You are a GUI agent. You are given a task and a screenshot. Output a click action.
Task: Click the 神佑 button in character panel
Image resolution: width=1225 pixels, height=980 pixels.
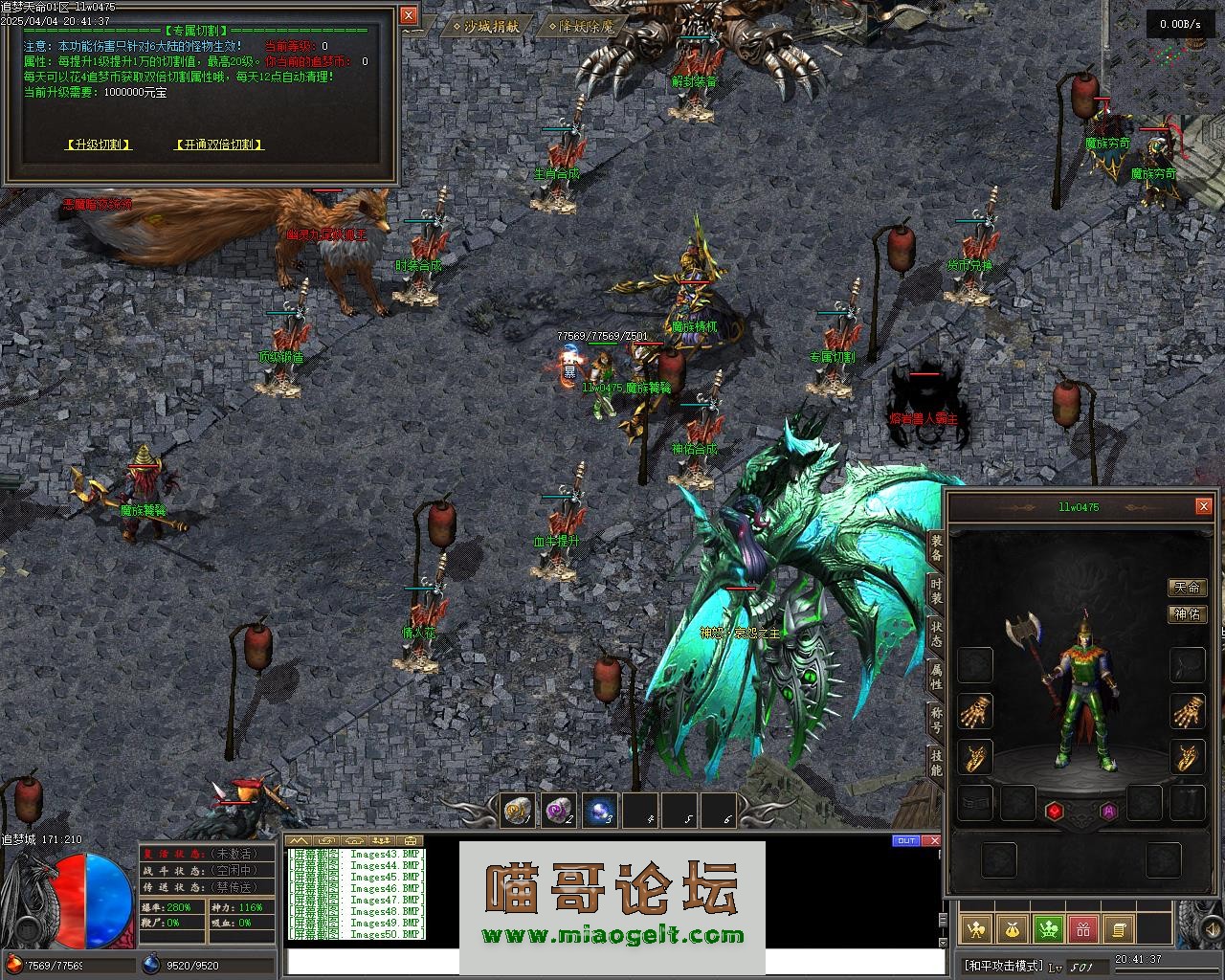pos(1187,613)
